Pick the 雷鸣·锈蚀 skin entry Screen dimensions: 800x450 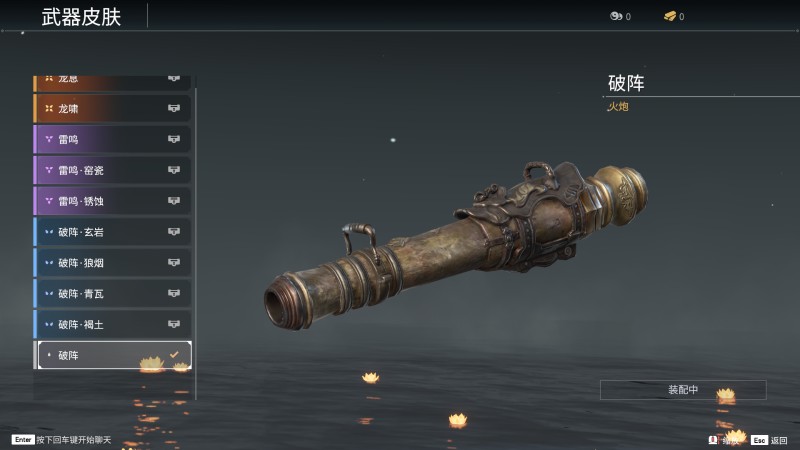click(112, 201)
